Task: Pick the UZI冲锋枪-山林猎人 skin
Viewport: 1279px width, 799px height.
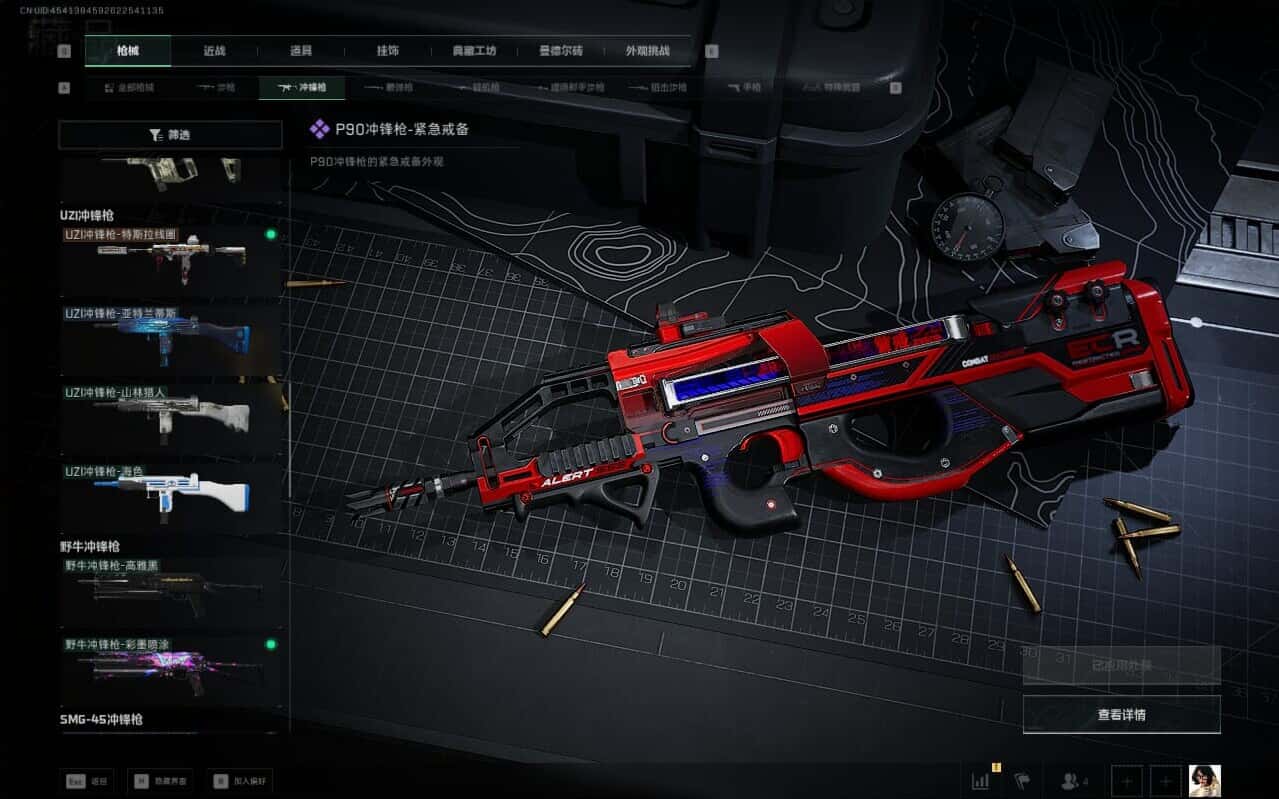Action: 170,416
